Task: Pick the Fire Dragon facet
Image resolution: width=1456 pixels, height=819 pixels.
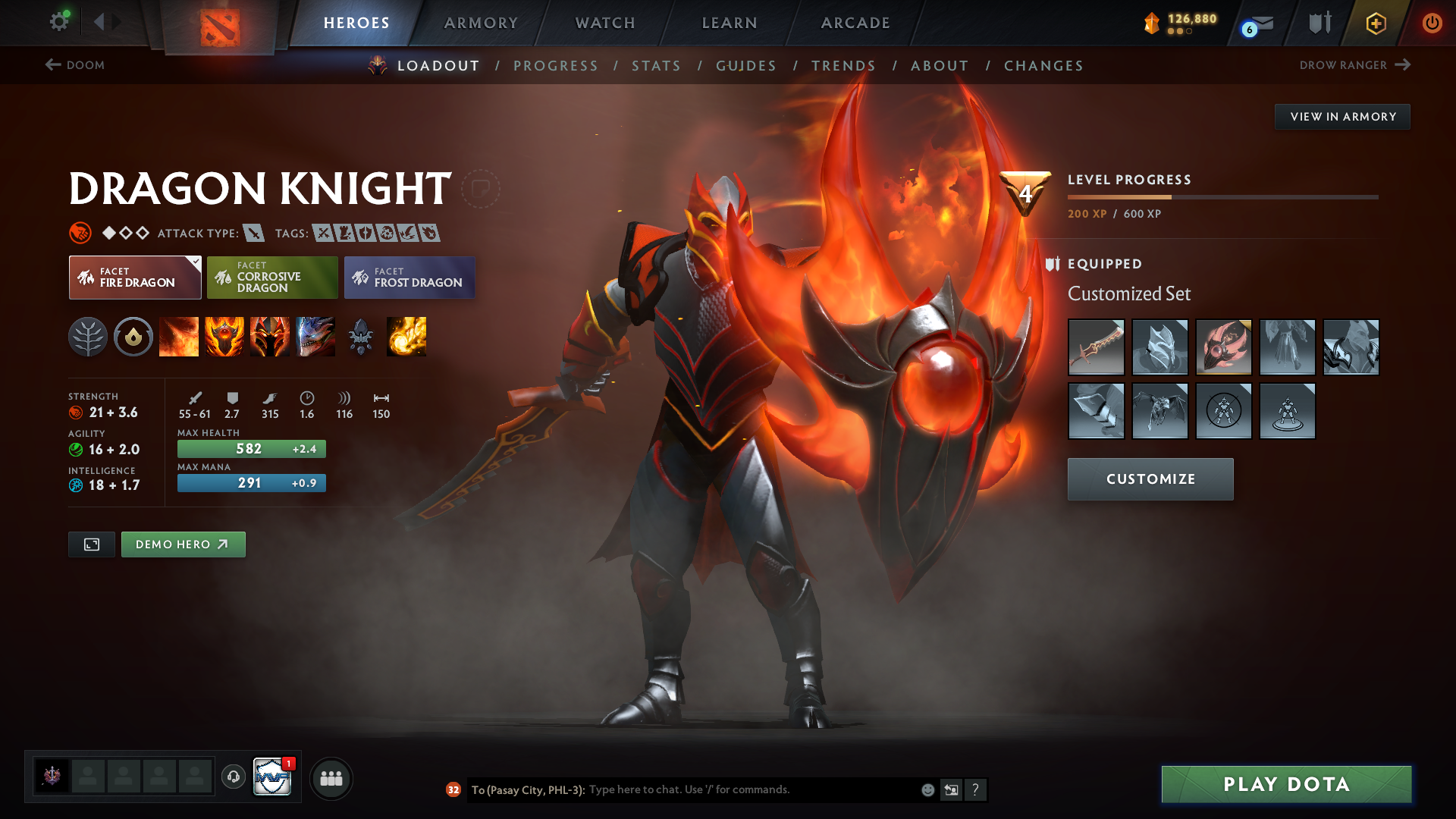Action: tap(135, 278)
